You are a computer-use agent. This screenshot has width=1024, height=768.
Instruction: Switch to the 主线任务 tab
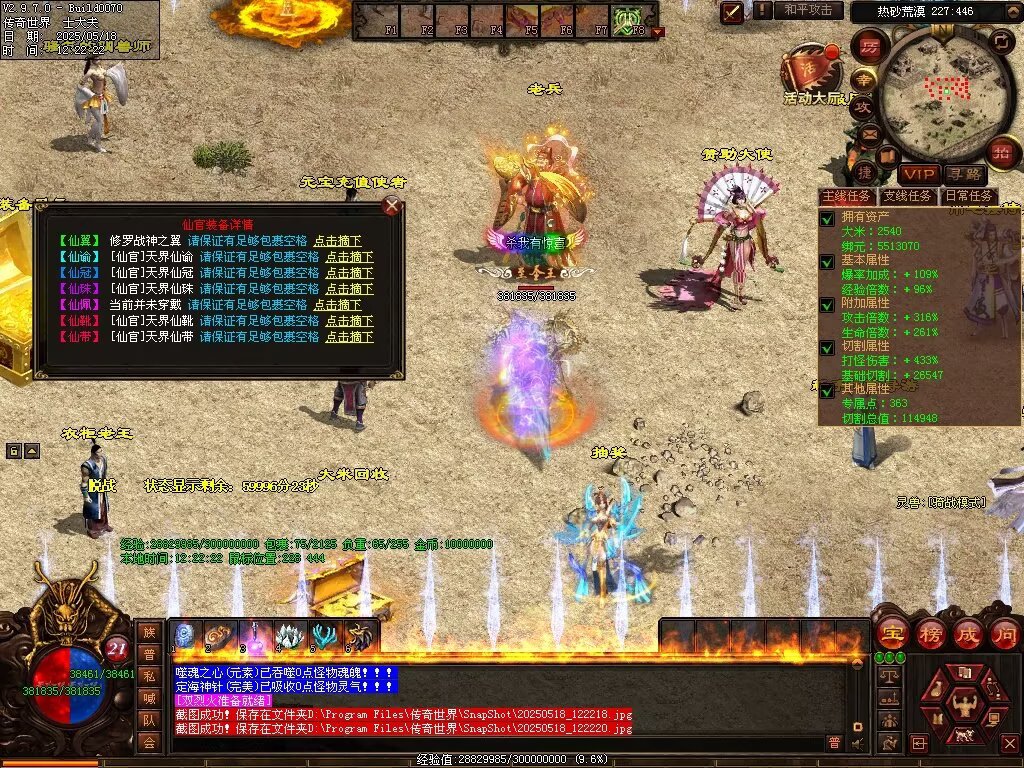coord(846,196)
